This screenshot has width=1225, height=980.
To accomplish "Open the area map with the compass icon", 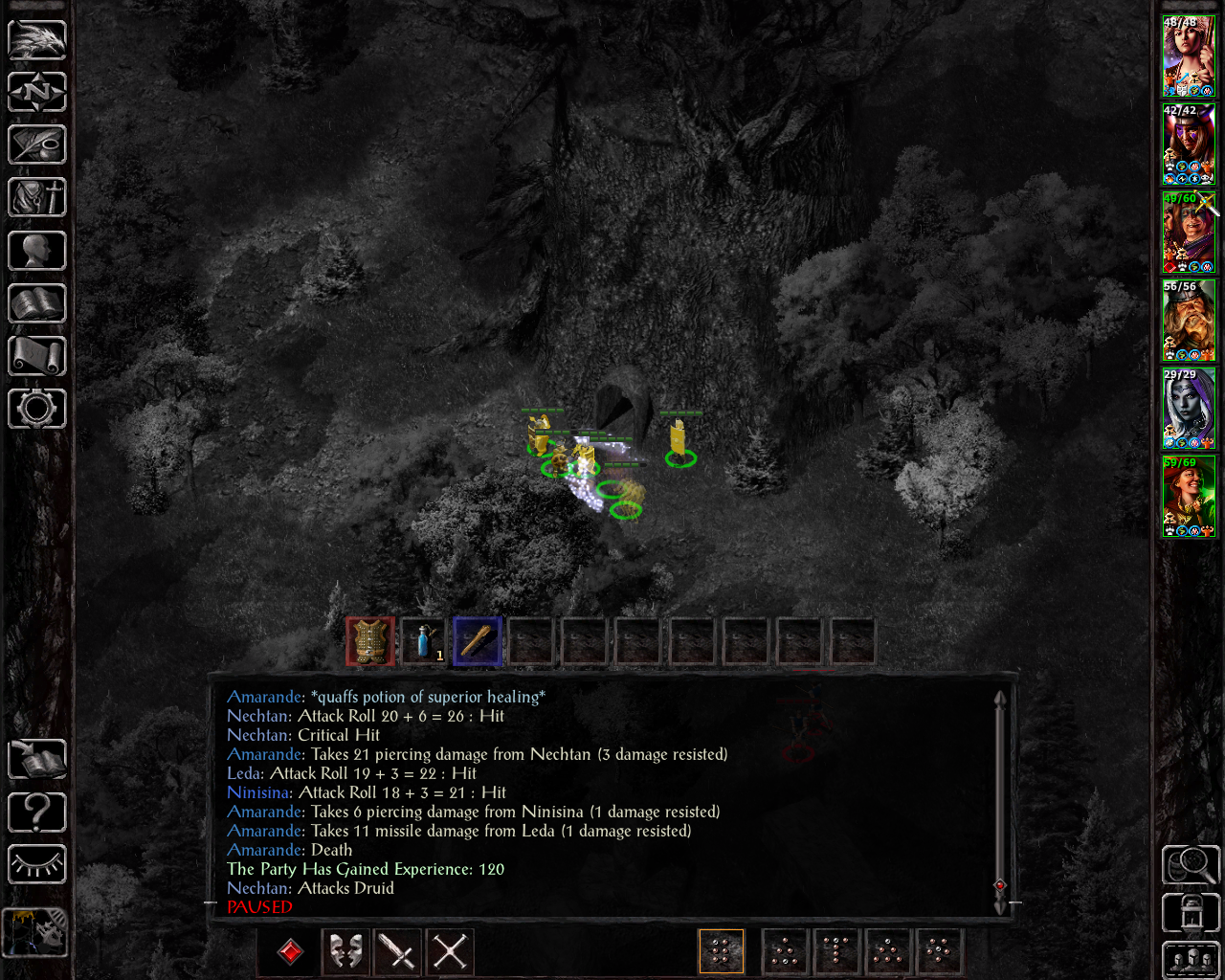I will point(37,93).
